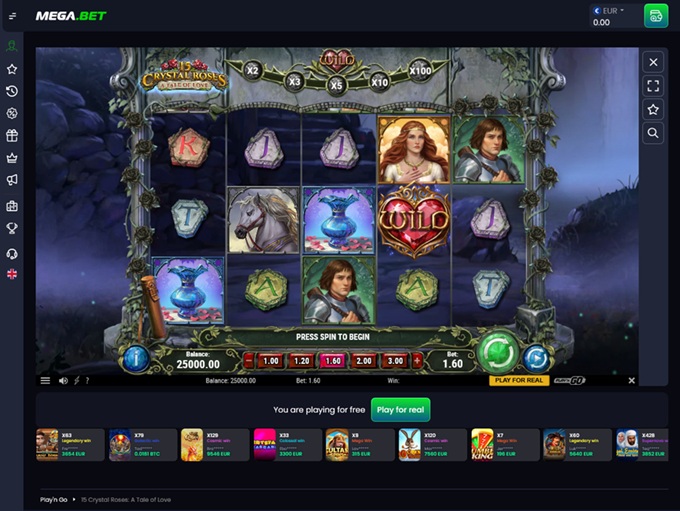680x511 pixels.
Task: Click the yellow Play For Real button
Action: pos(519,381)
